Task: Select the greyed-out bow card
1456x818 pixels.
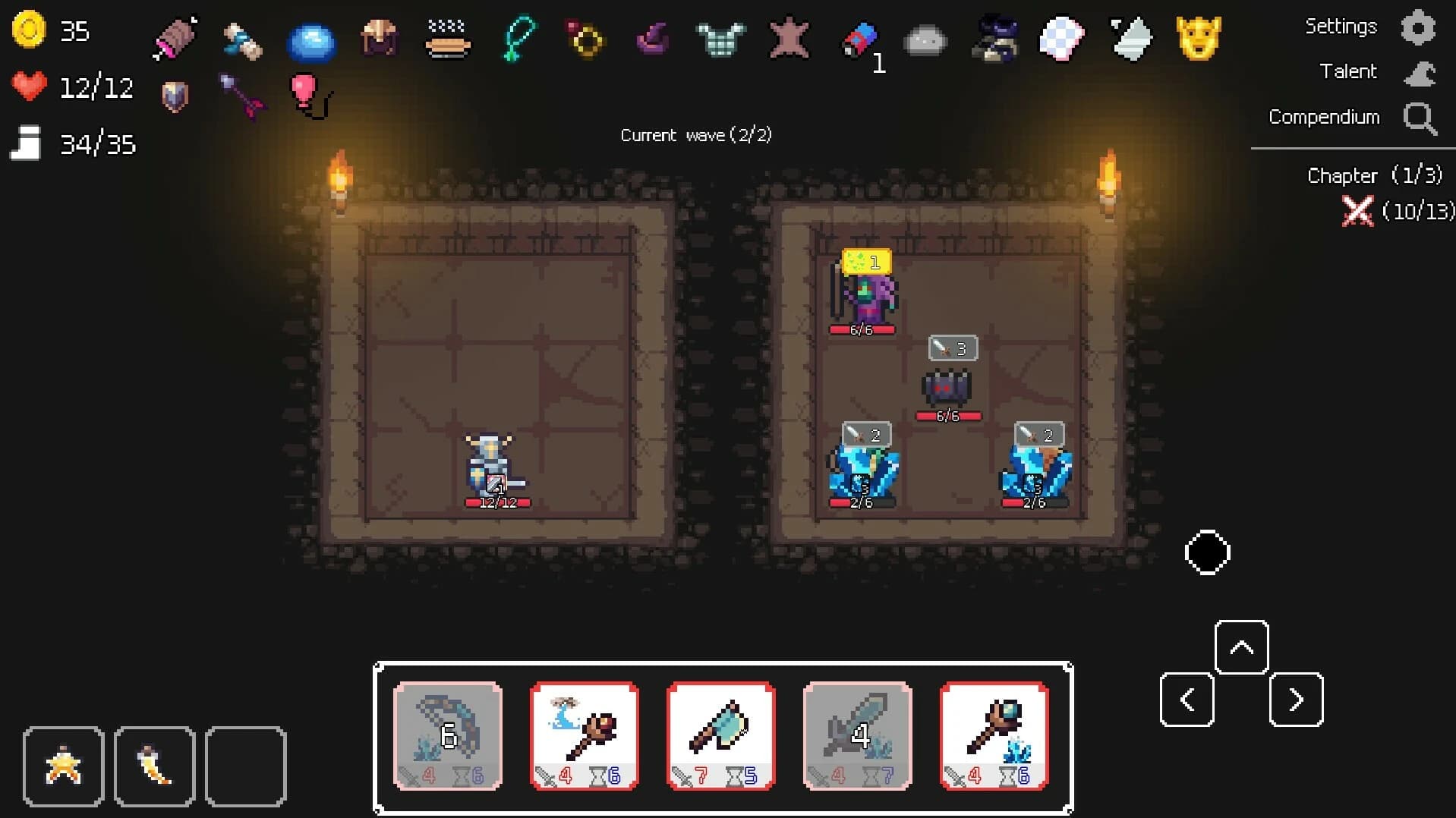Action: click(x=448, y=735)
